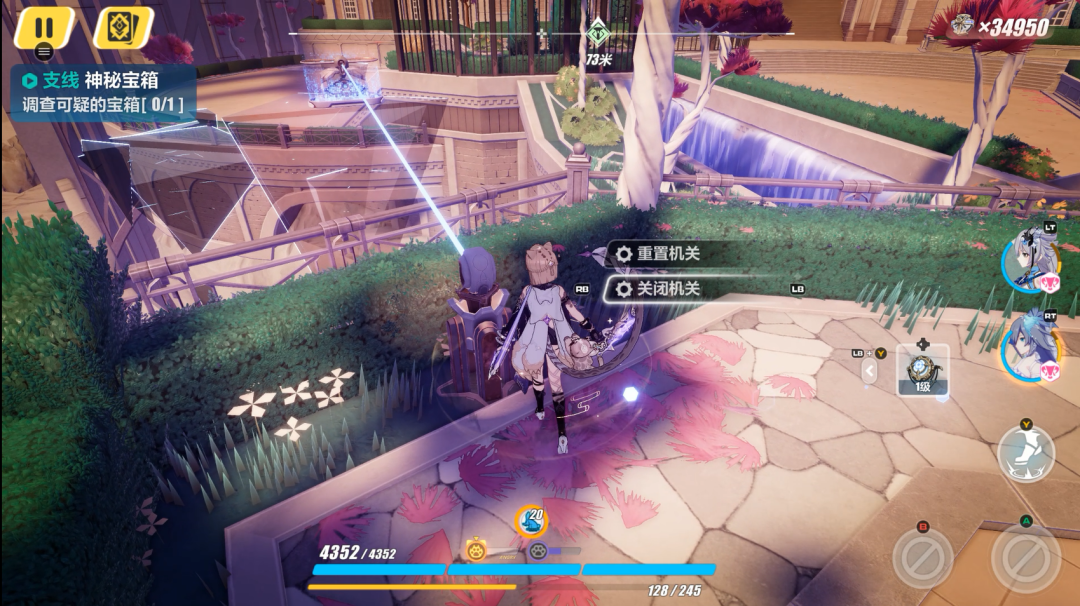Tap the purple paw print icon
The width and height of the screenshot is (1080, 606).
coord(539,550)
